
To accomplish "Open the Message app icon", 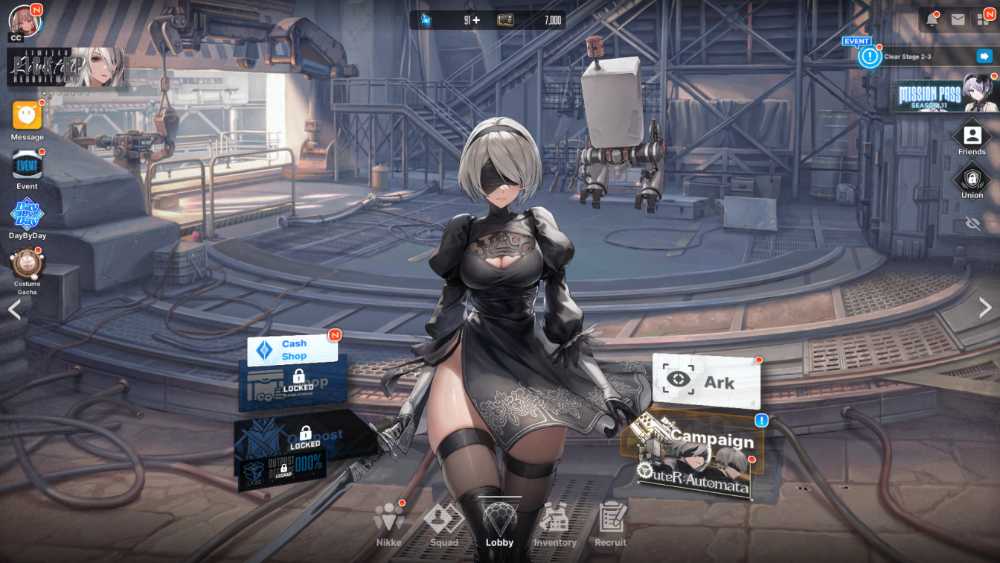I will point(27,115).
